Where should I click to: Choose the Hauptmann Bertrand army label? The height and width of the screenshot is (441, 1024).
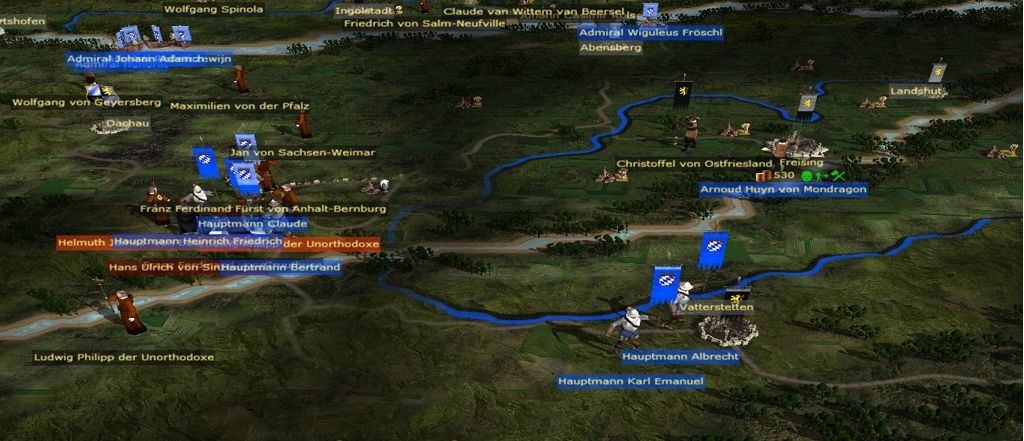(x=280, y=267)
